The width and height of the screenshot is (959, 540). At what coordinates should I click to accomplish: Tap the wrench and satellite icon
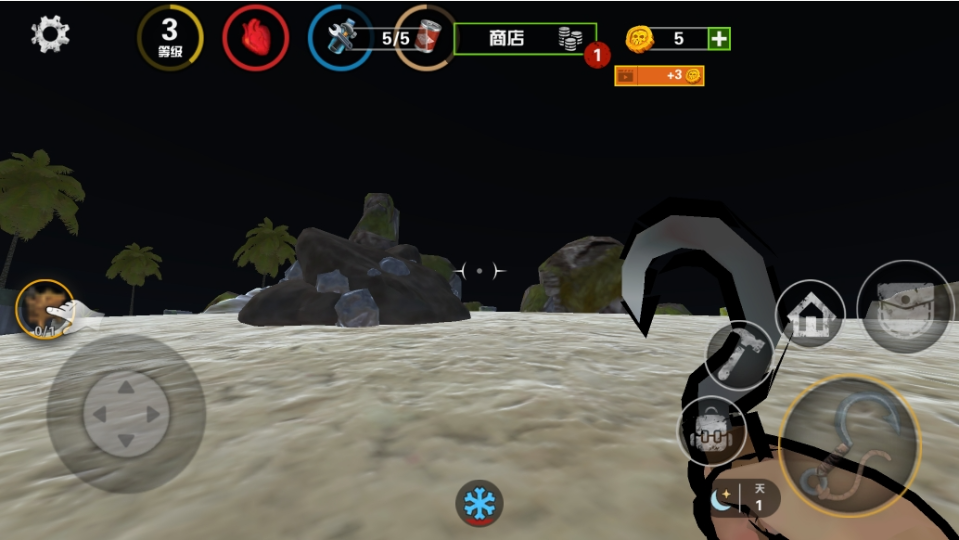point(339,38)
